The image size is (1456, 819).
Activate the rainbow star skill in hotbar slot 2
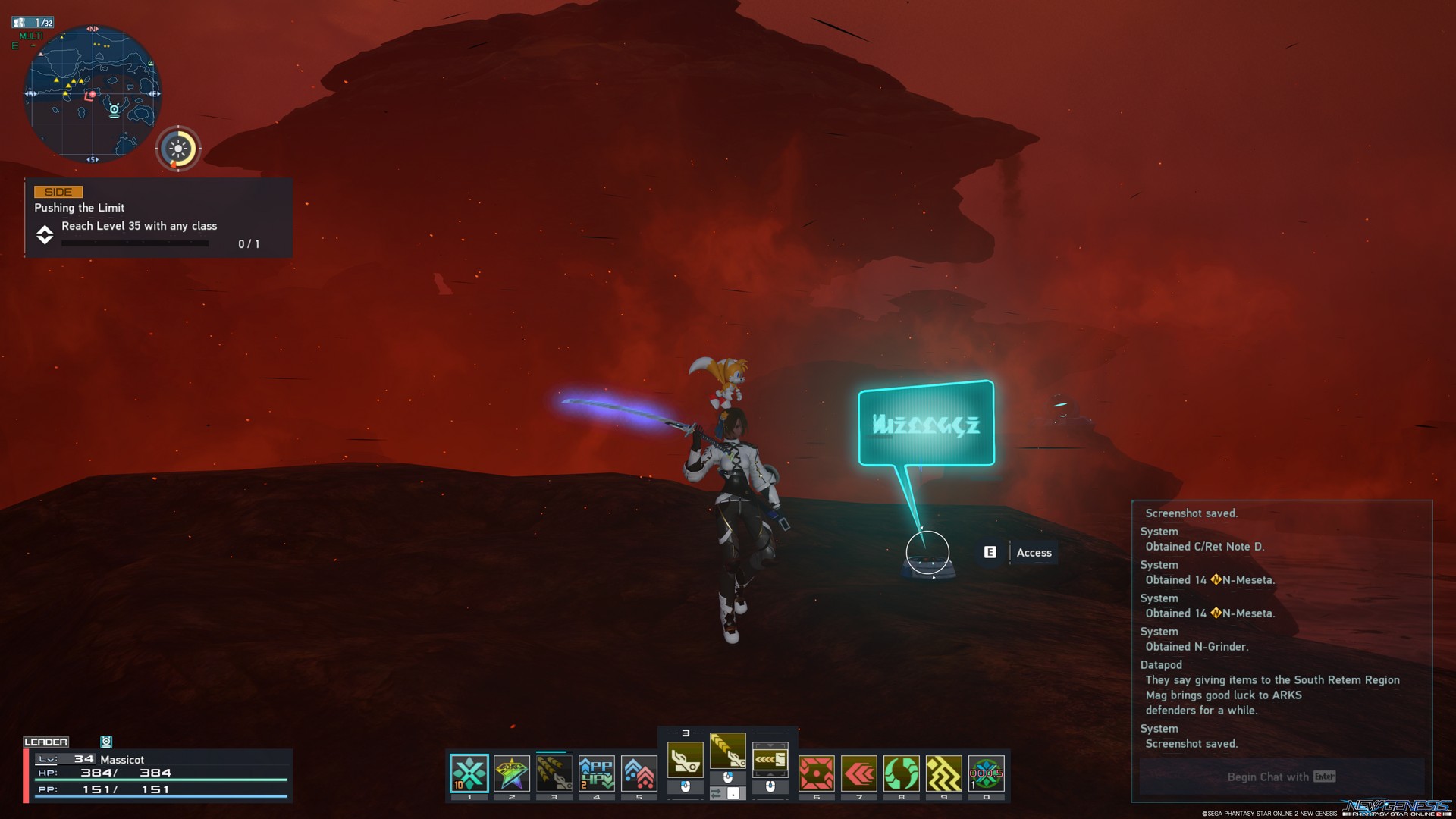[512, 774]
